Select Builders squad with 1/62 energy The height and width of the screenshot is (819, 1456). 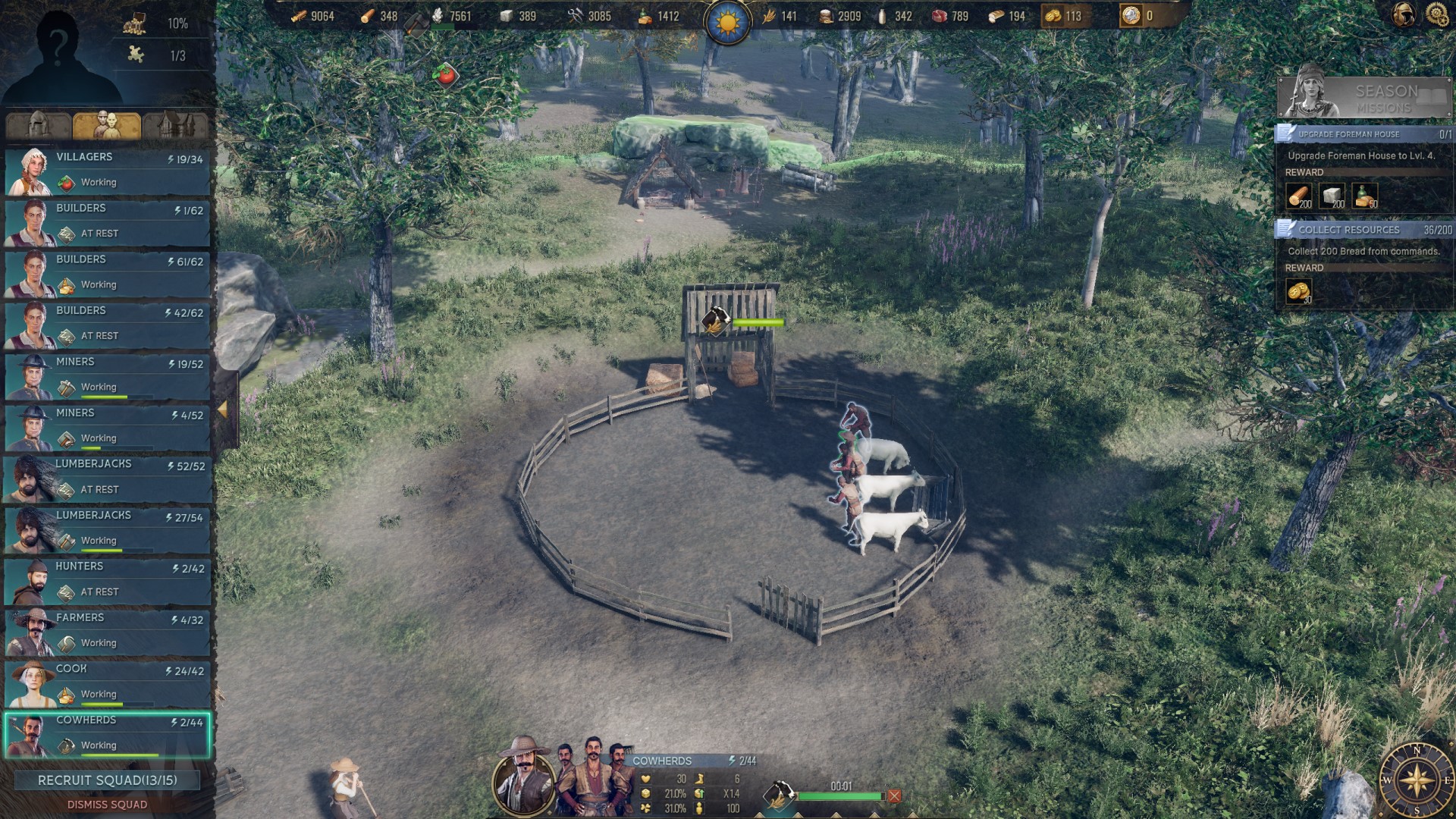(107, 221)
